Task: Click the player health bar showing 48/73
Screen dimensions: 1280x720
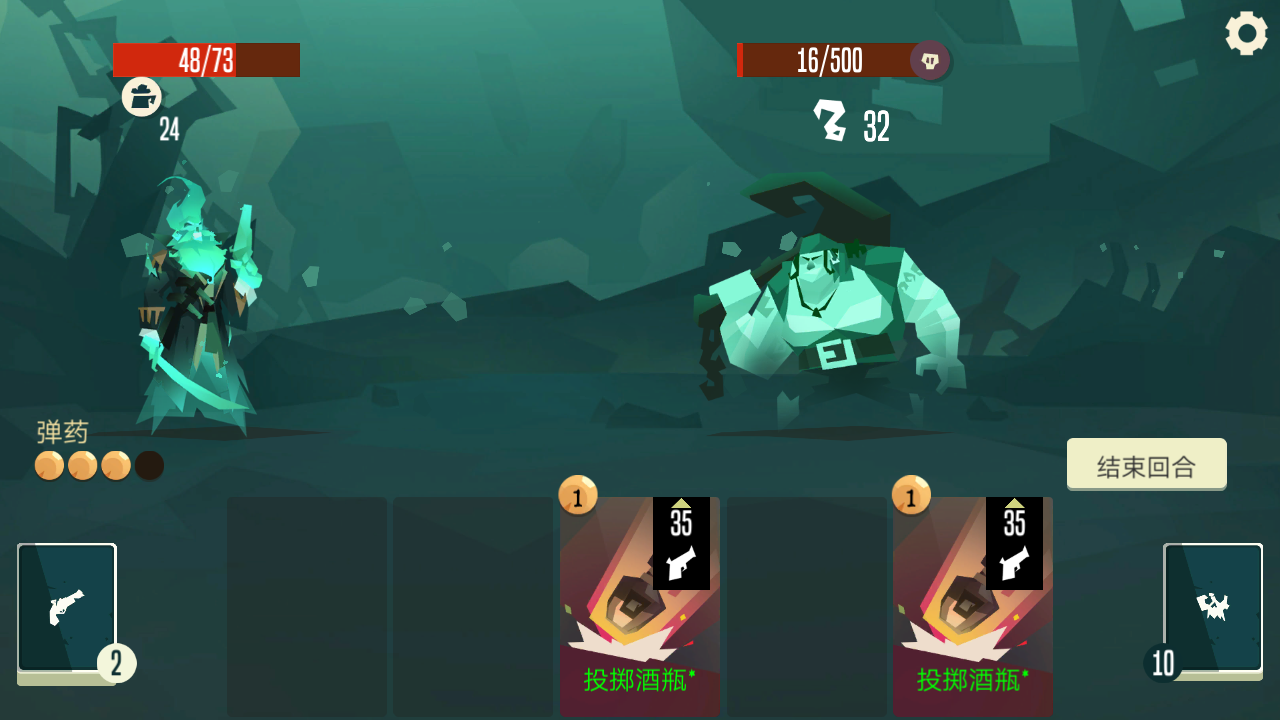Action: point(207,60)
